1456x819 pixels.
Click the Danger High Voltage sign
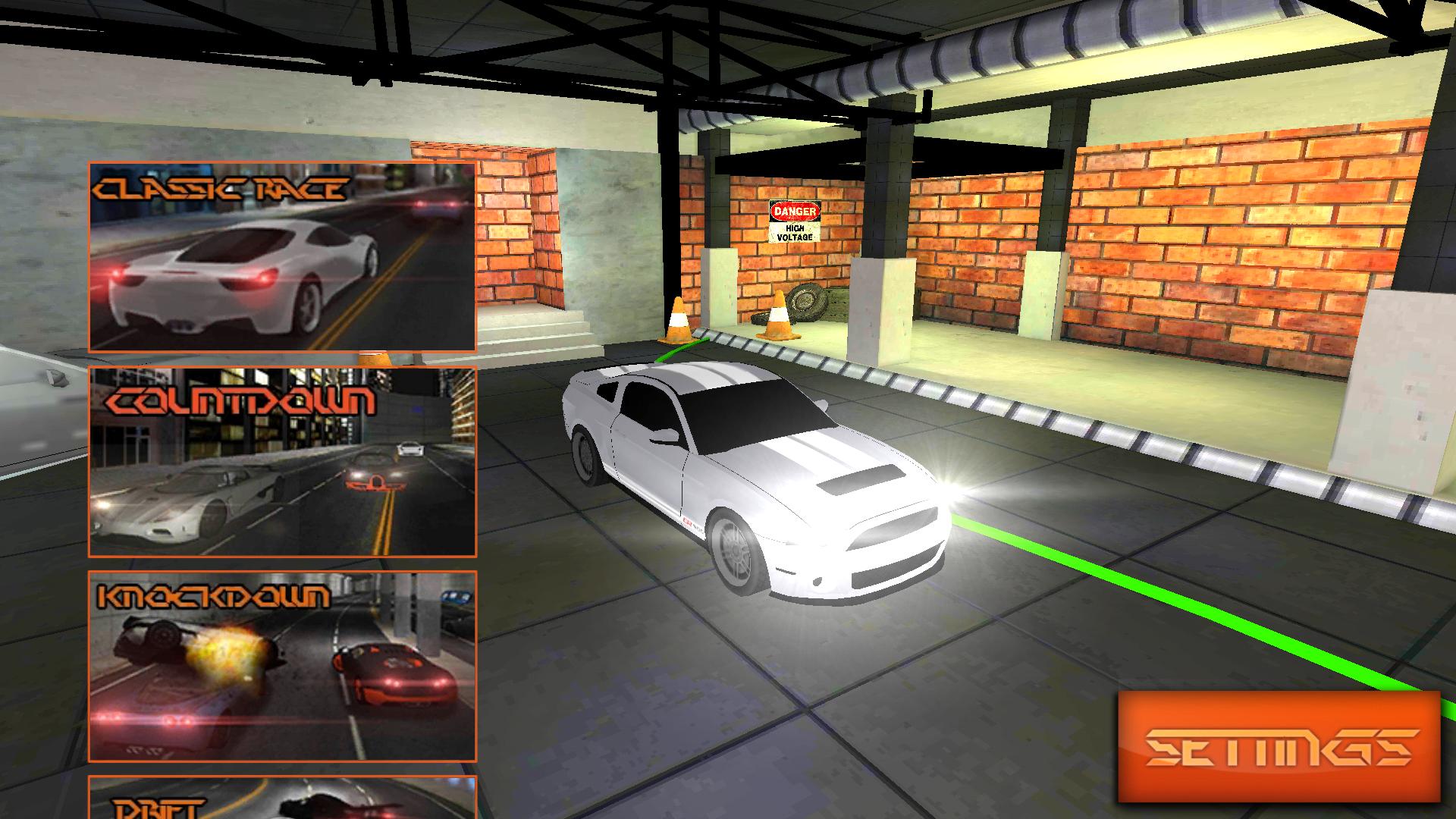pos(793,218)
